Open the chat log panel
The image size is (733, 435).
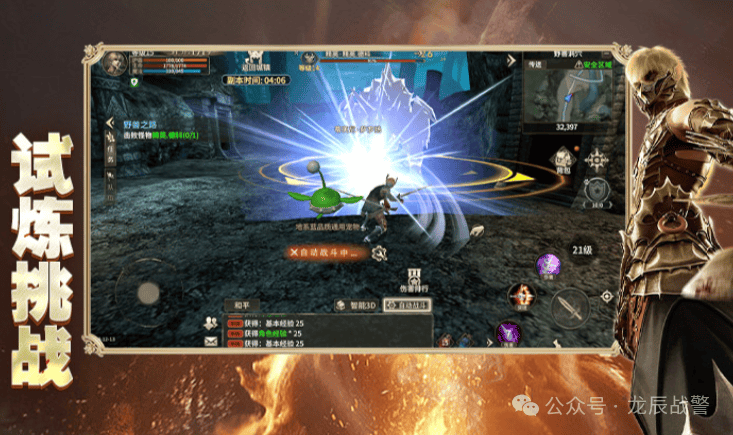330,332
